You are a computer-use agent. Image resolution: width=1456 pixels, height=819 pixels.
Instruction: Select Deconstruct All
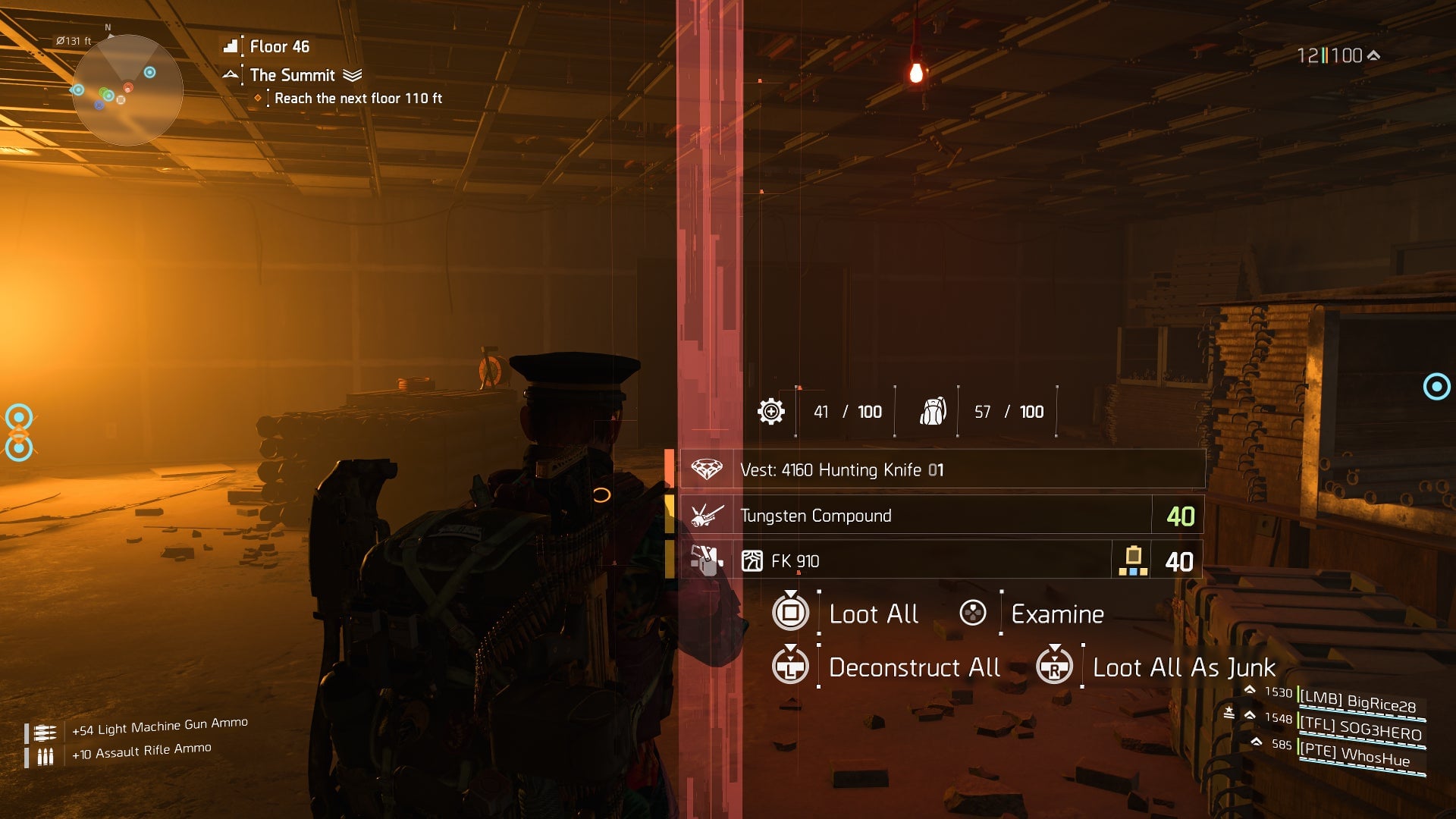click(x=914, y=667)
